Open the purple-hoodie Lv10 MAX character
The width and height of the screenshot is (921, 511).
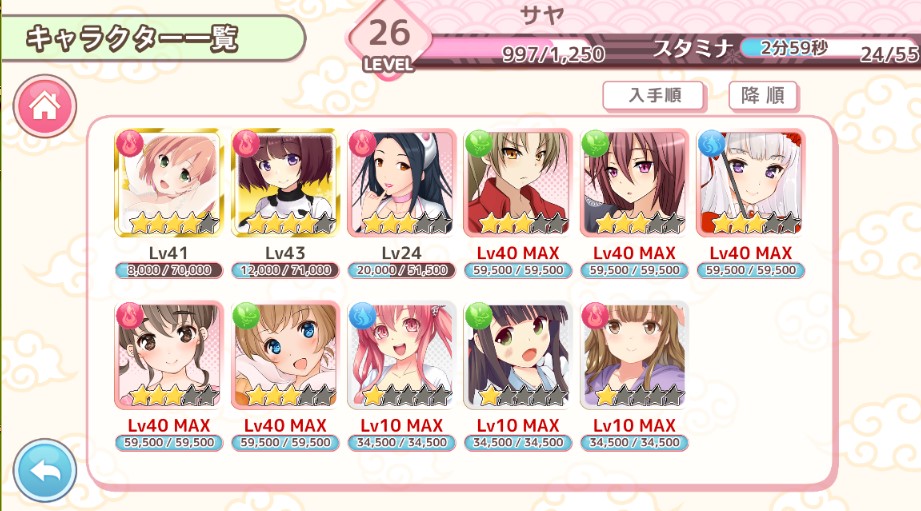point(634,356)
